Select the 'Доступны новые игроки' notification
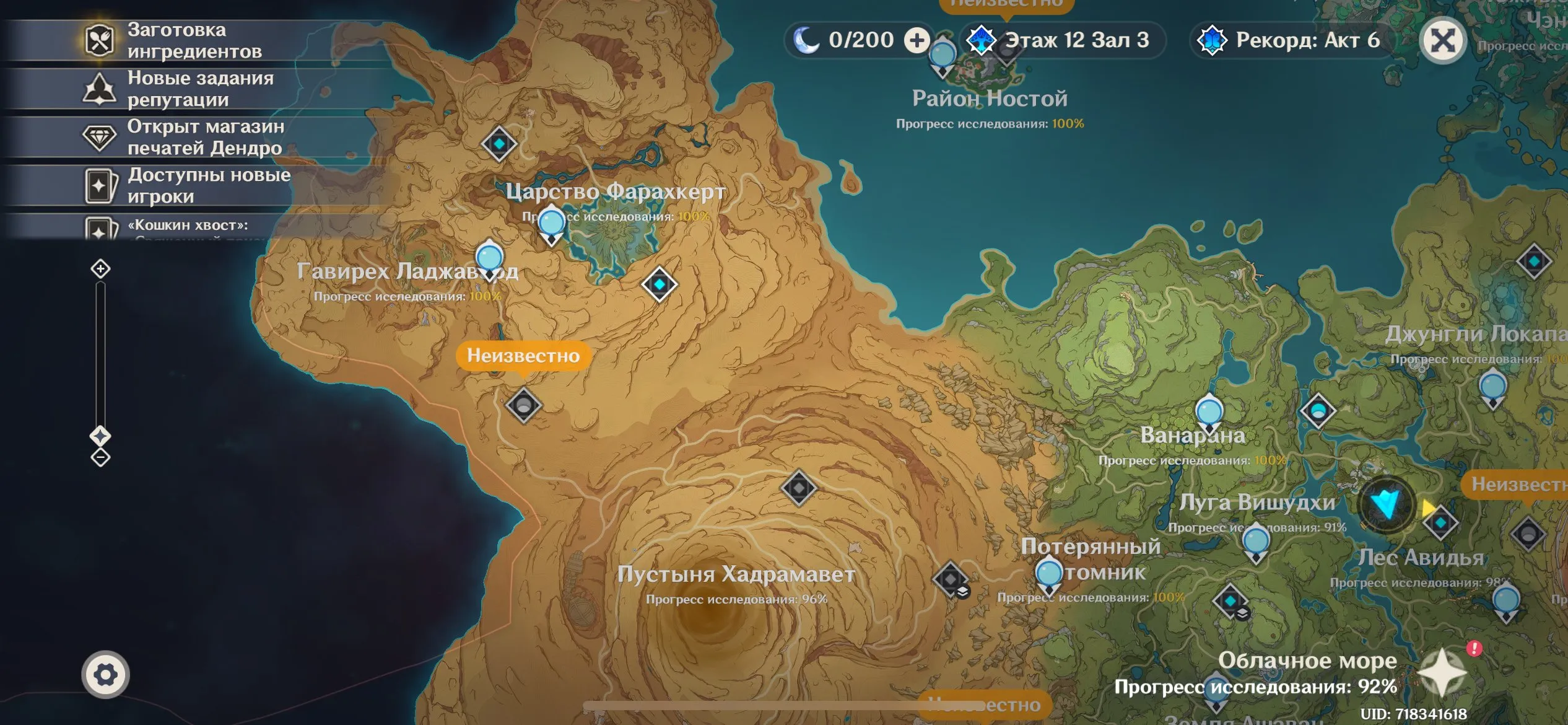This screenshot has width=1568, height=725. click(186, 185)
